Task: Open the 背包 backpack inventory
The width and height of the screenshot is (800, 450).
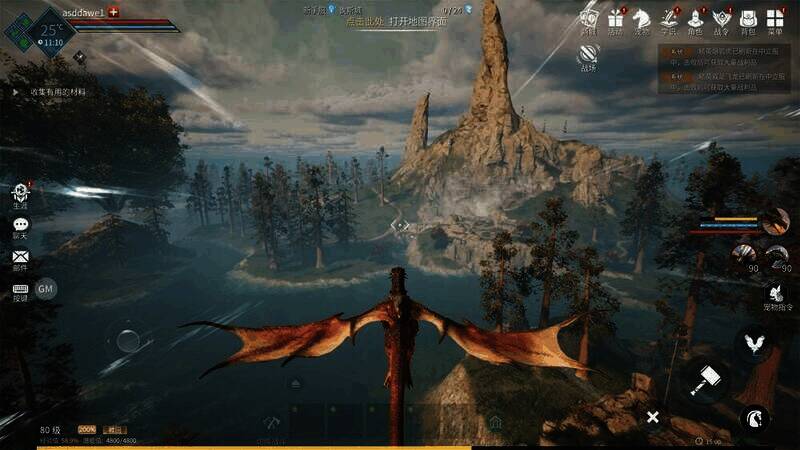Action: [748, 19]
